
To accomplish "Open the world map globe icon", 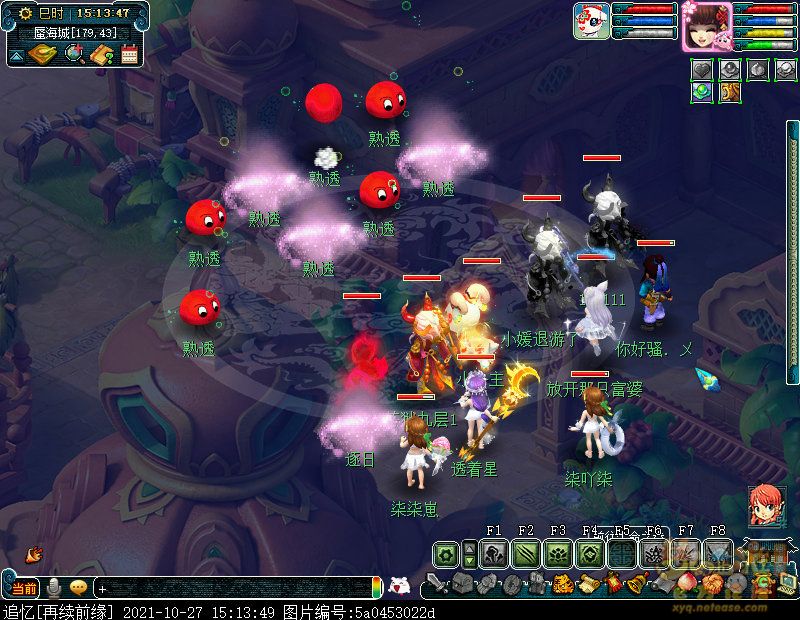I will coord(74,54).
